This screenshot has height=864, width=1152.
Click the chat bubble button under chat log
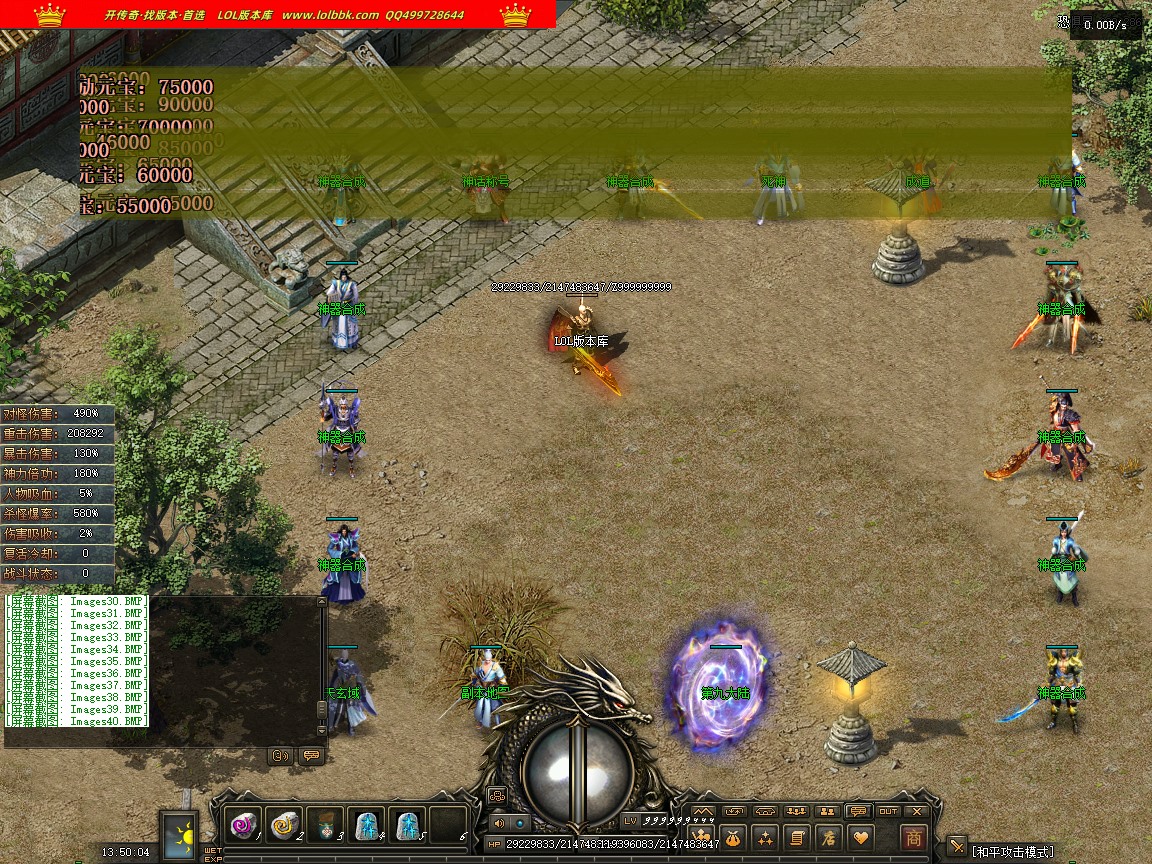pos(310,756)
